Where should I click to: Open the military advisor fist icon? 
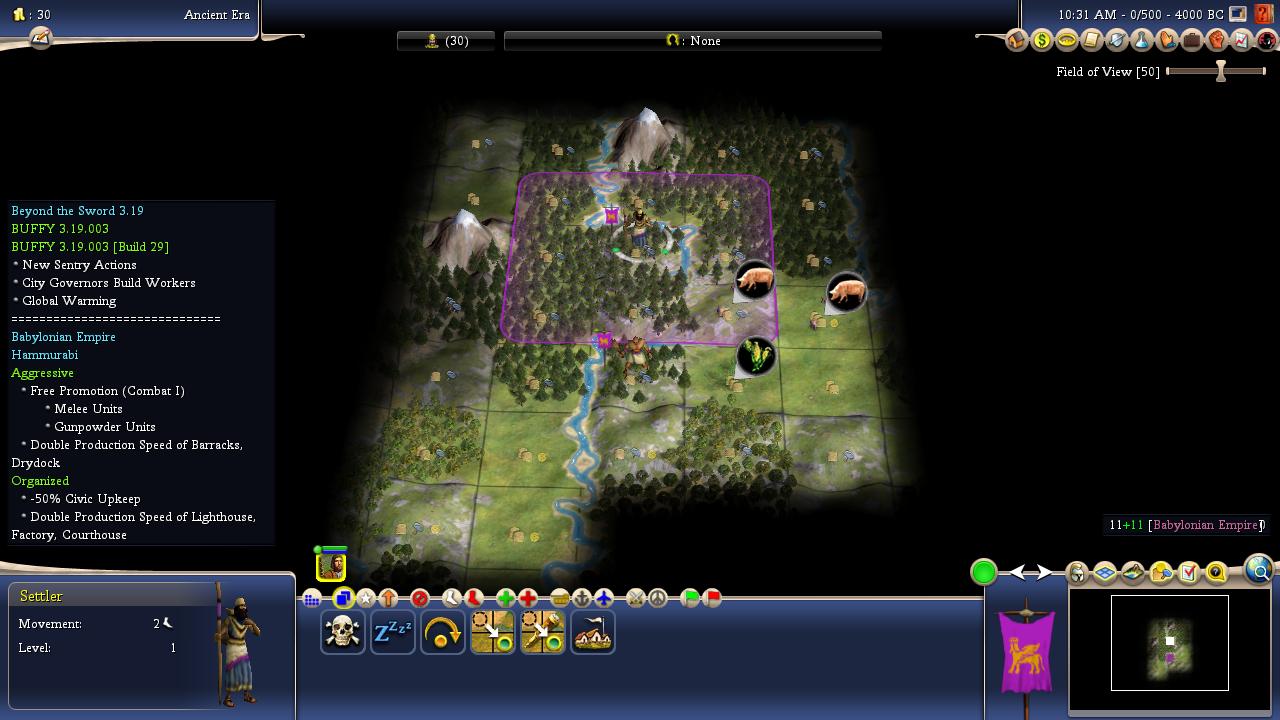pyautogui.click(x=1216, y=41)
